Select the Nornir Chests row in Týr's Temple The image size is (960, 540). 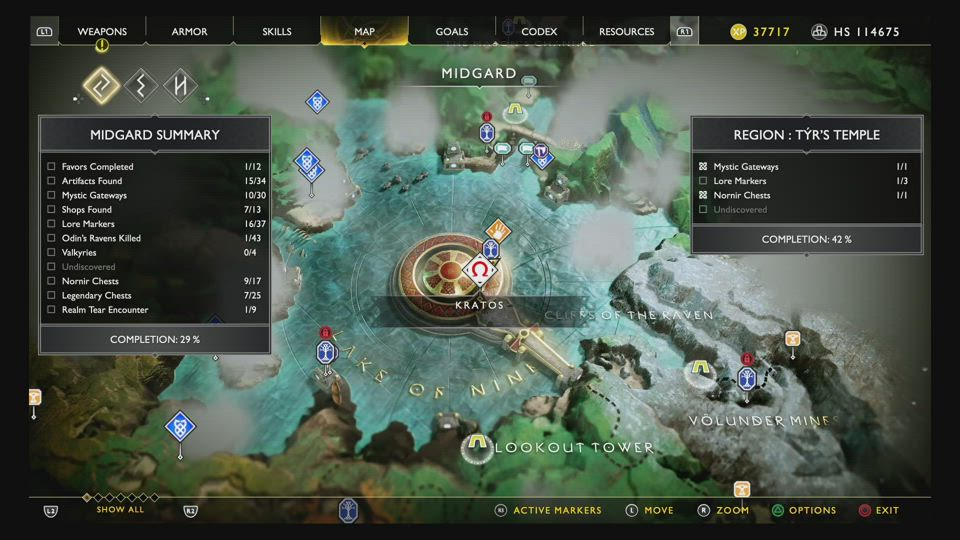point(740,195)
